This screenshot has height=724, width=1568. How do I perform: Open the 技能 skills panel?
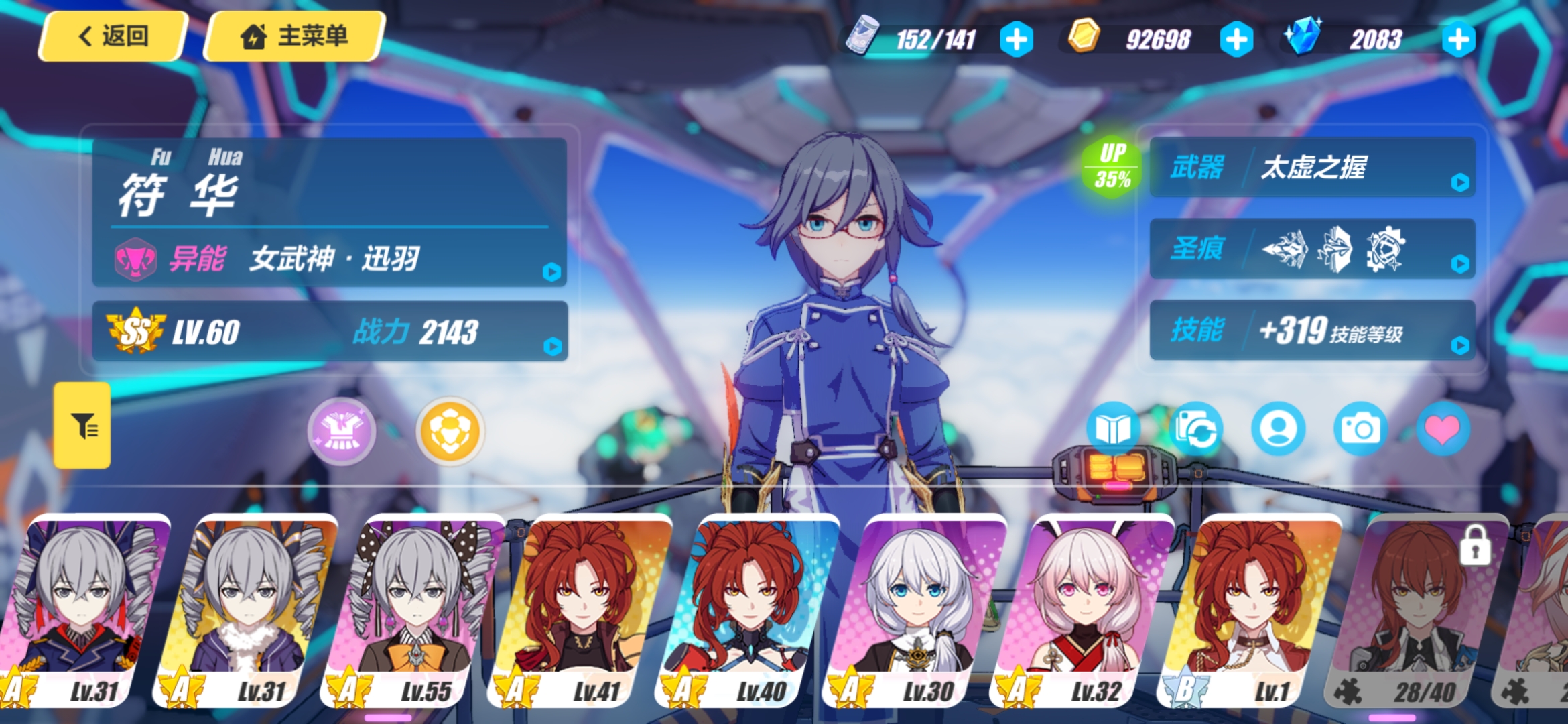[1312, 330]
